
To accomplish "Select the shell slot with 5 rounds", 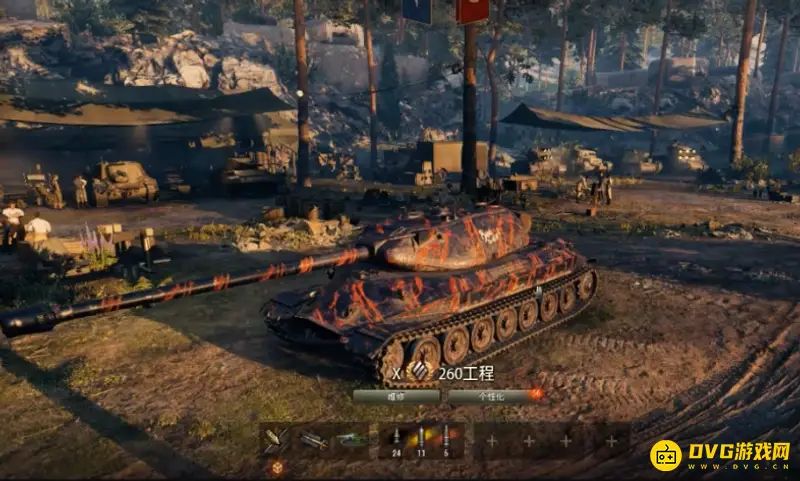I will (x=446, y=439).
